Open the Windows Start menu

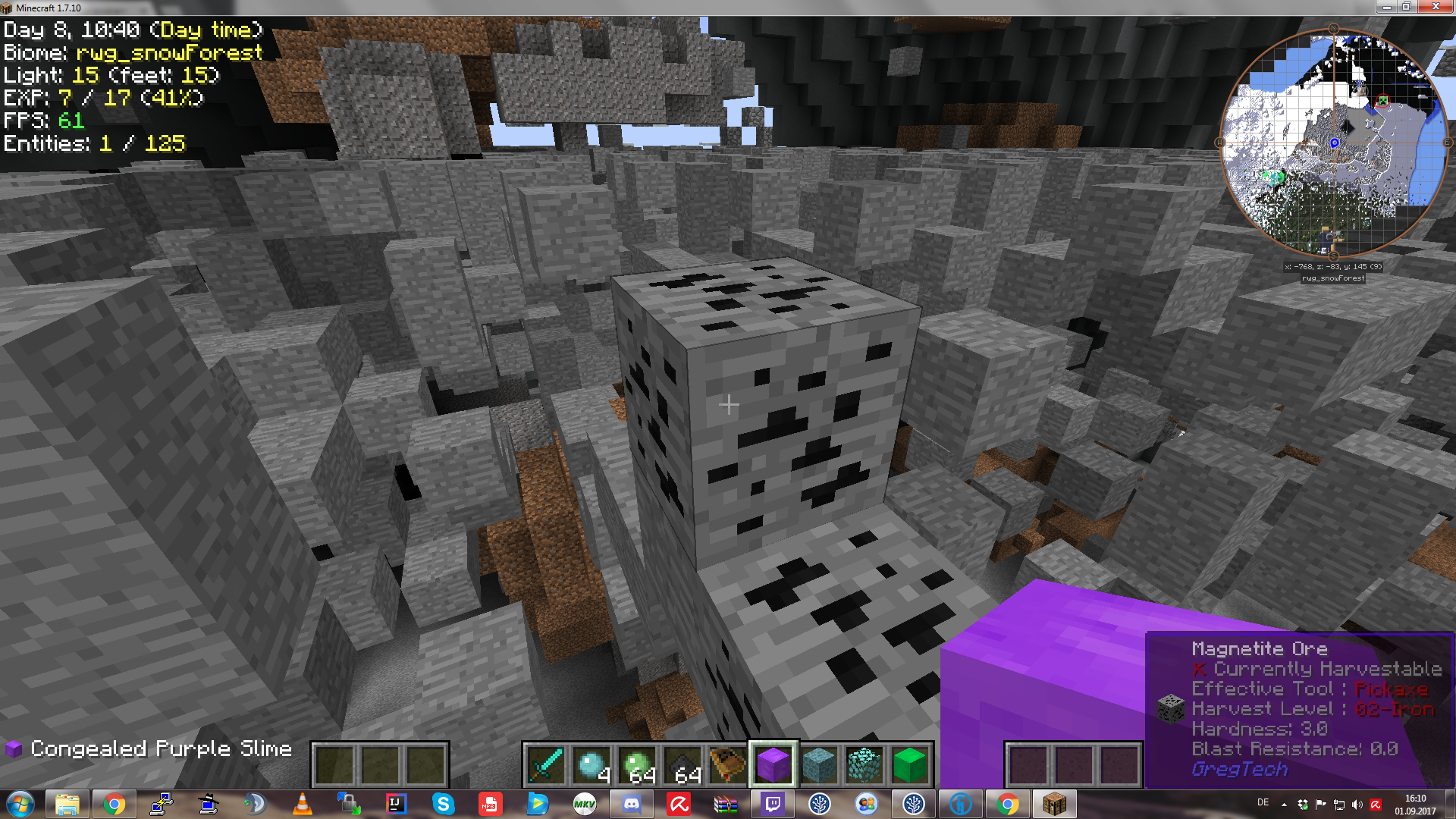(x=20, y=803)
